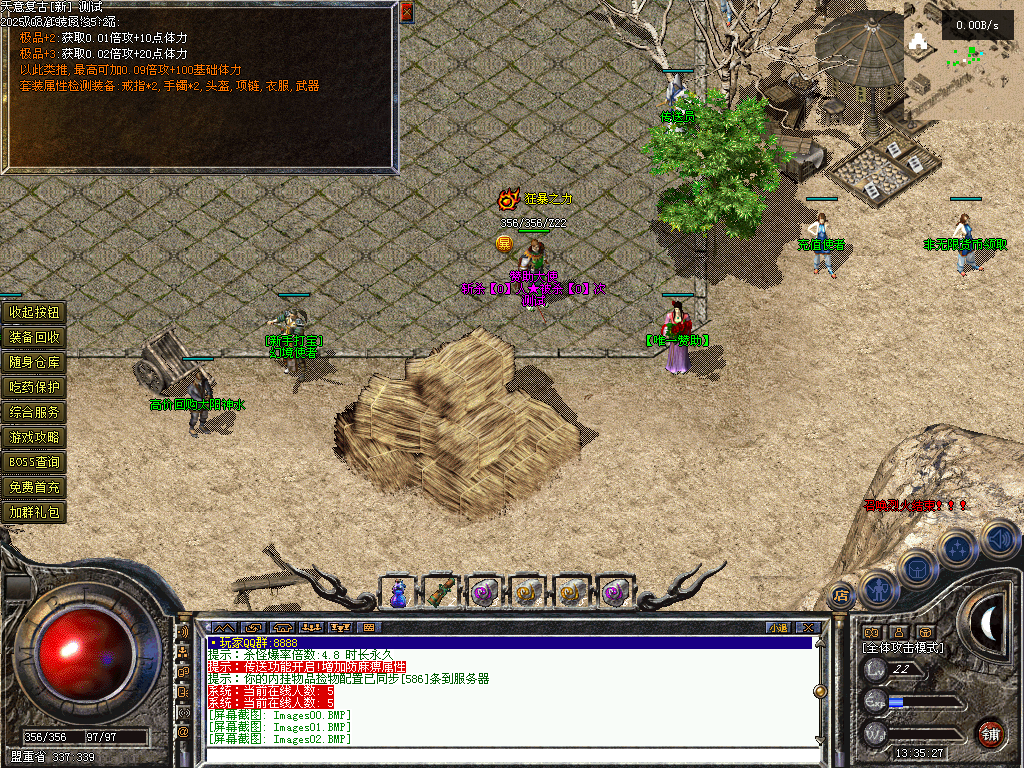The width and height of the screenshot is (1024, 768).
Task: Open the 随身仓库 portable warehouse
Action: point(35,362)
